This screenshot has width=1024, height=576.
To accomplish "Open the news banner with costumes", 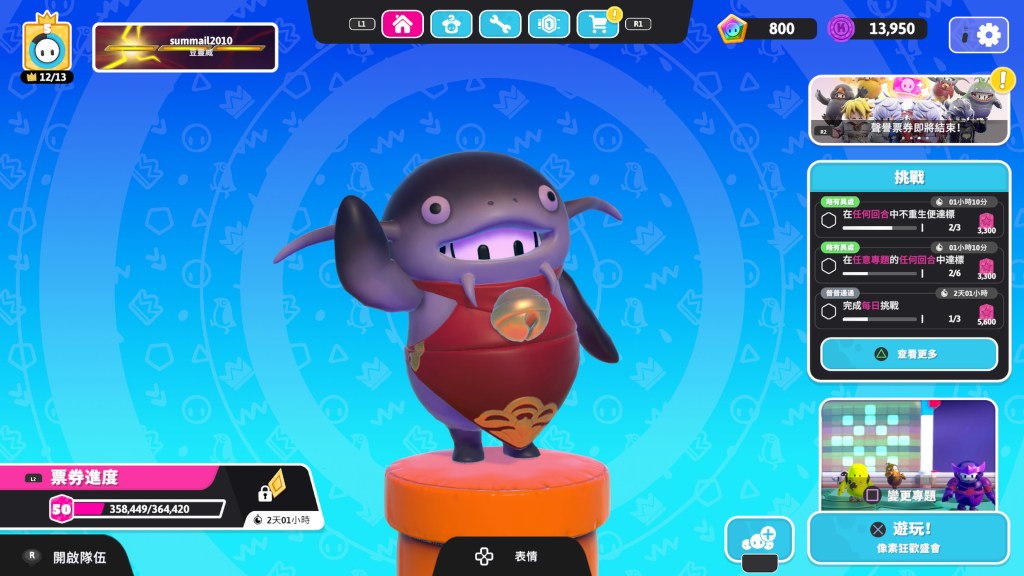I will pyautogui.click(x=908, y=110).
